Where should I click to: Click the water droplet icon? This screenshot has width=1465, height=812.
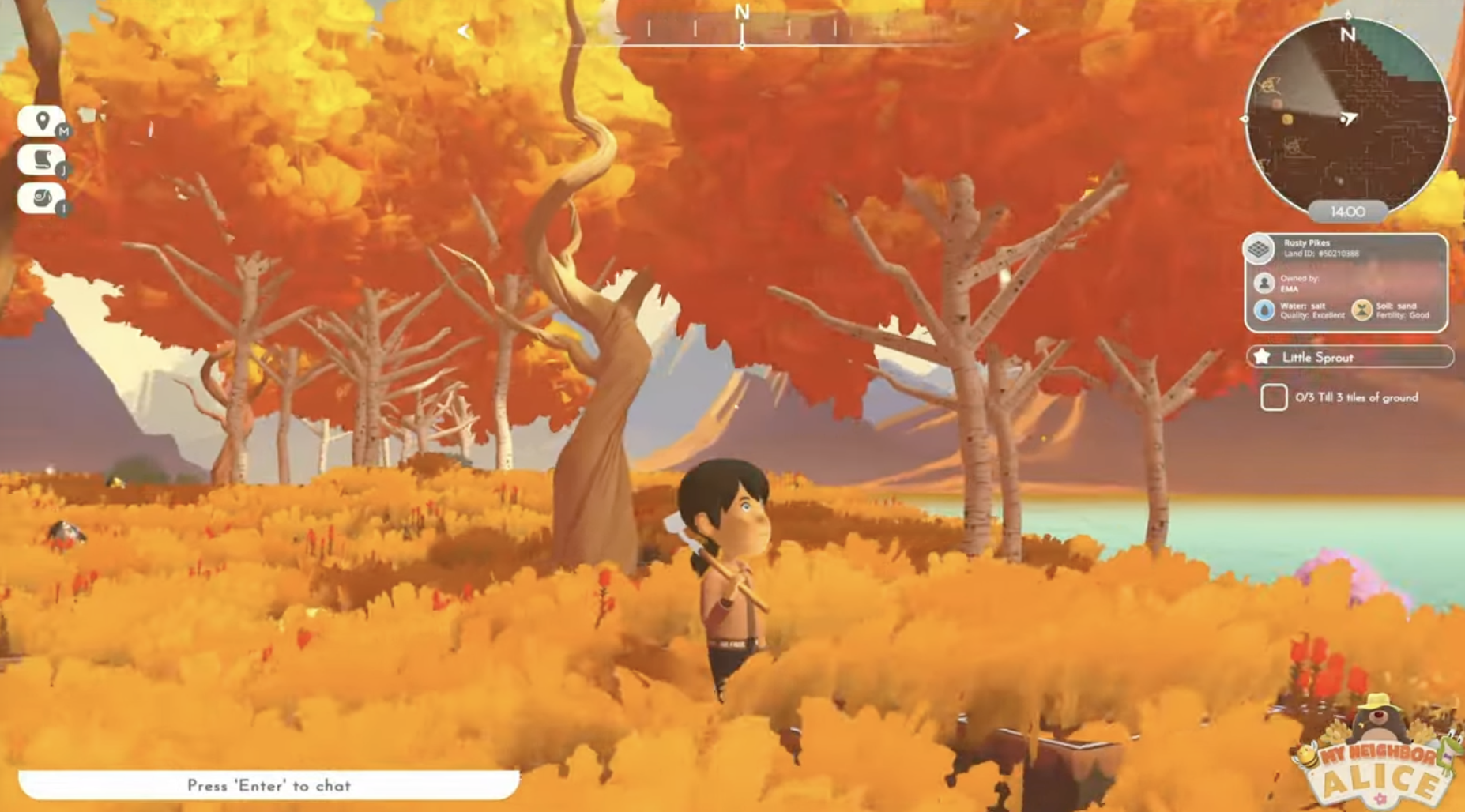click(1264, 310)
